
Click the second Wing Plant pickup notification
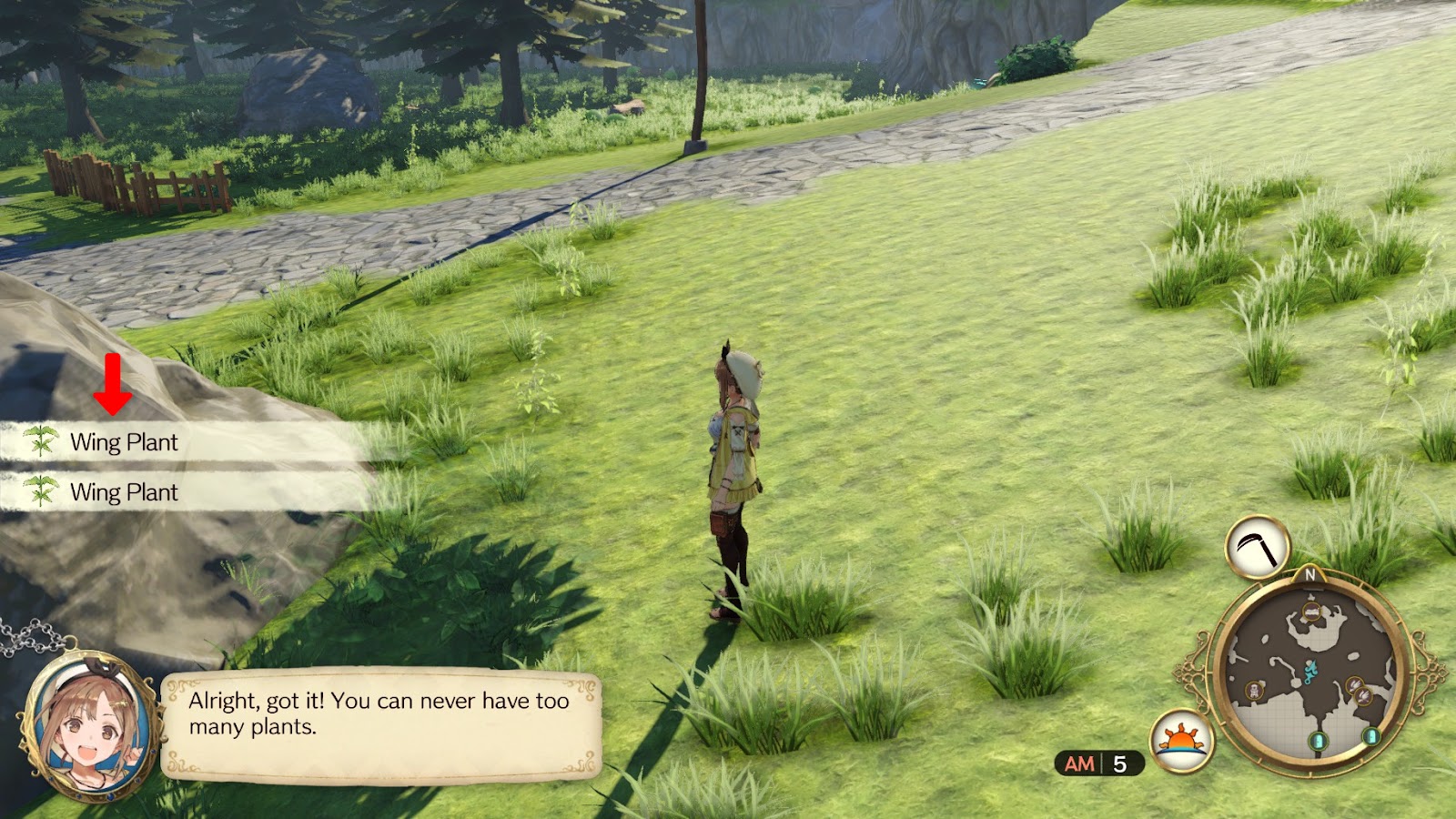pyautogui.click(x=123, y=494)
